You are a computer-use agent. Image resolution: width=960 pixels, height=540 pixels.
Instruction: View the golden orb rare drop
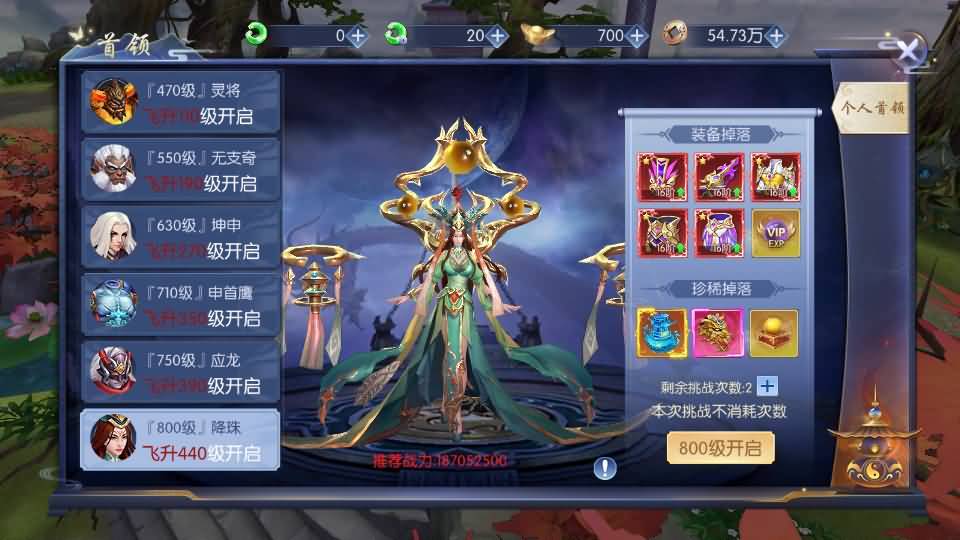tap(774, 333)
